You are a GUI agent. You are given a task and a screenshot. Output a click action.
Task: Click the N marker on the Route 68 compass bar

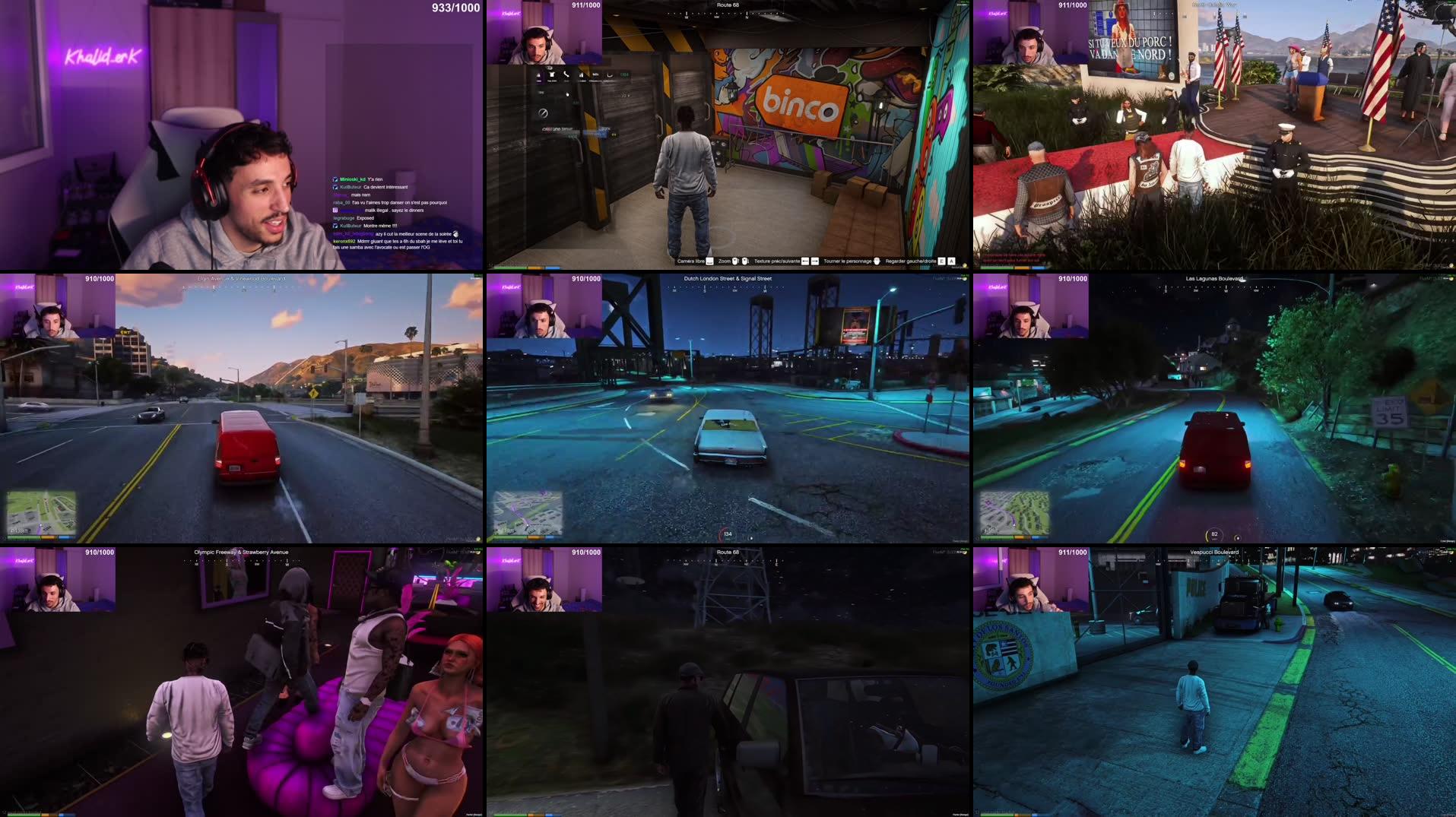pos(747,14)
